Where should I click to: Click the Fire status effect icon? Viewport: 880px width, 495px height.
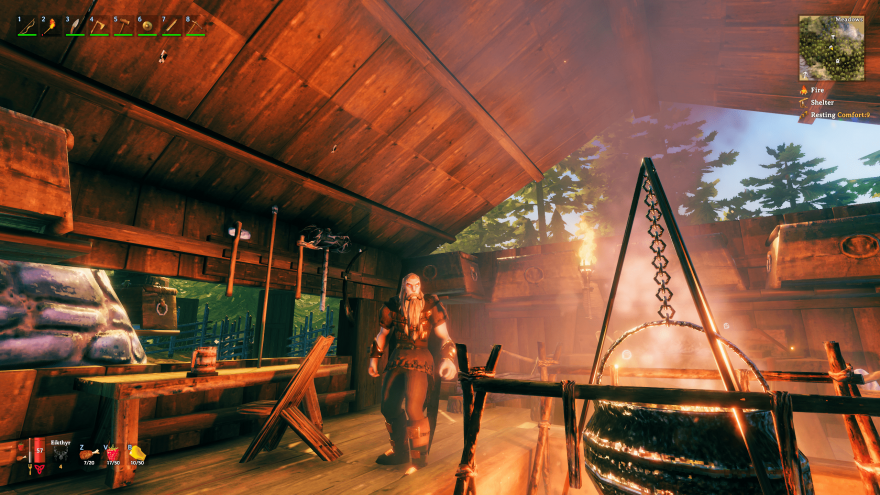(803, 90)
